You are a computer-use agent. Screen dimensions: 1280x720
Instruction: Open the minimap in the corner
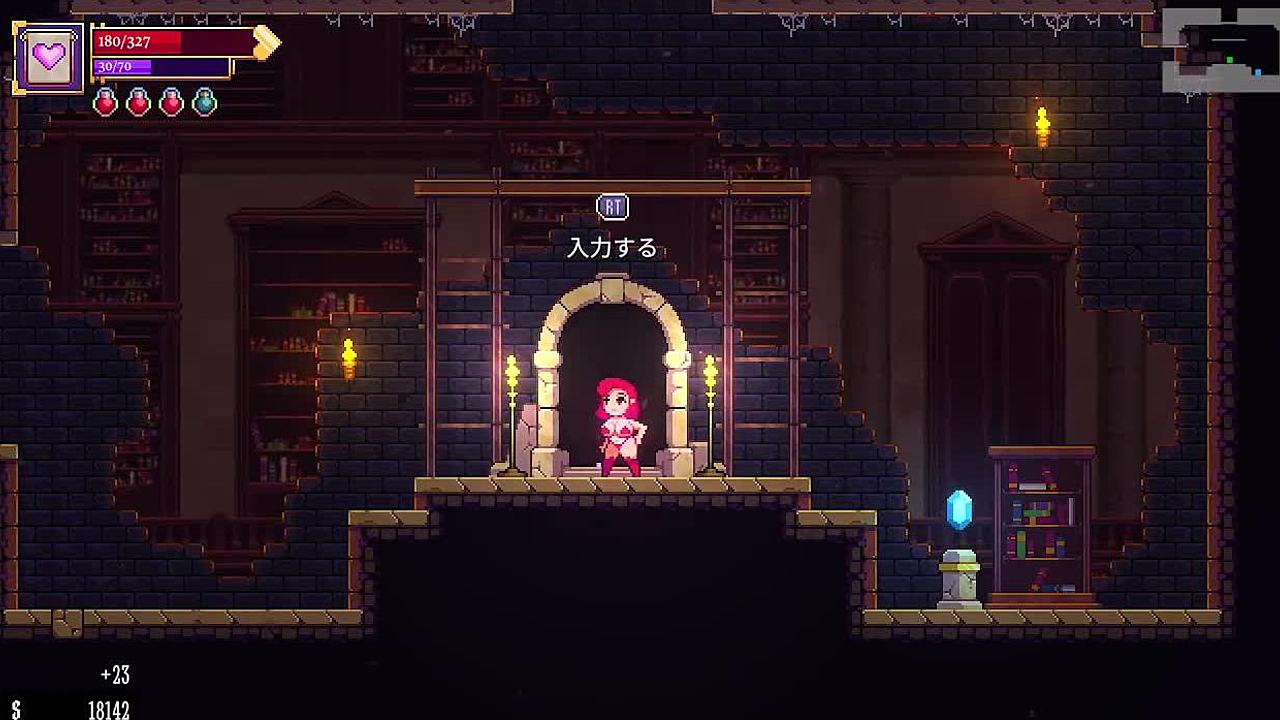point(1220,49)
